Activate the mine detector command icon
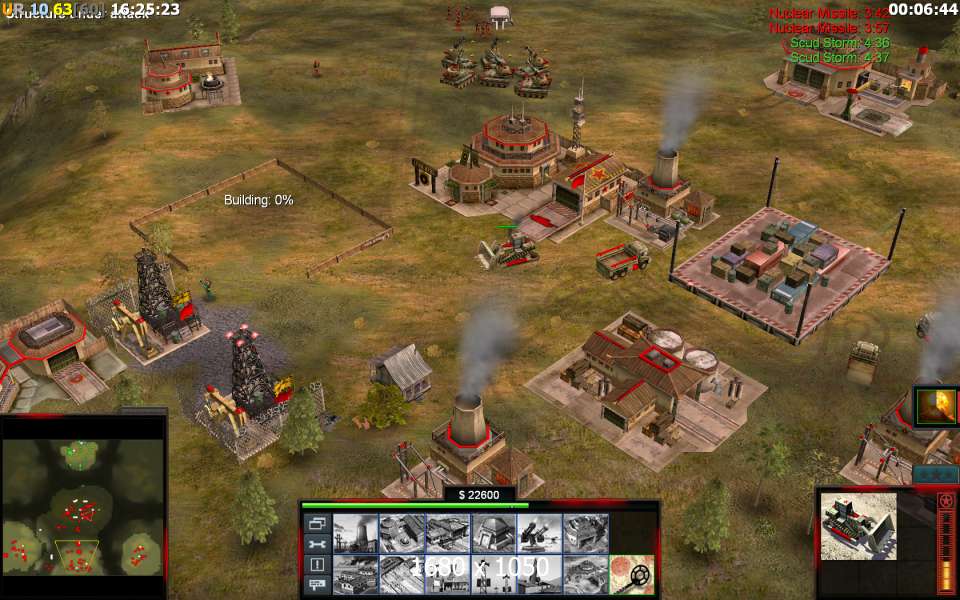This screenshot has width=960, height=600. click(632, 575)
